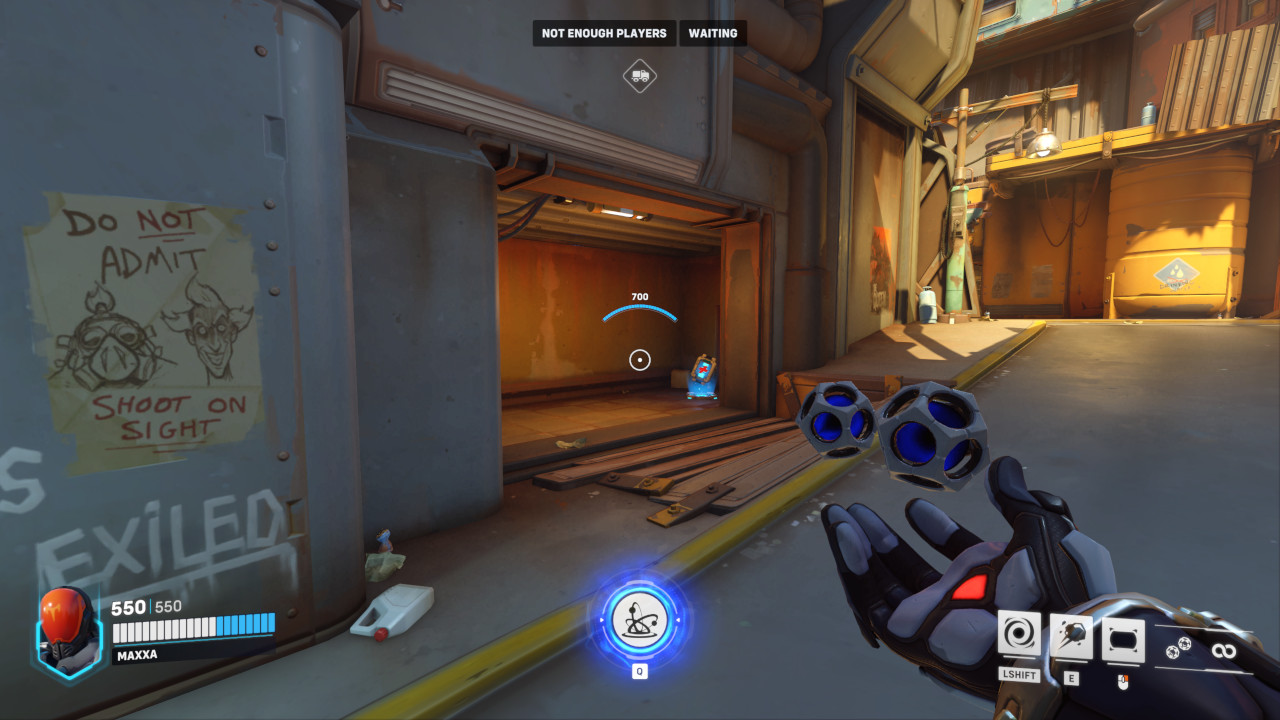1280x720 pixels.
Task: Click the payload truck objective marker
Action: point(641,74)
